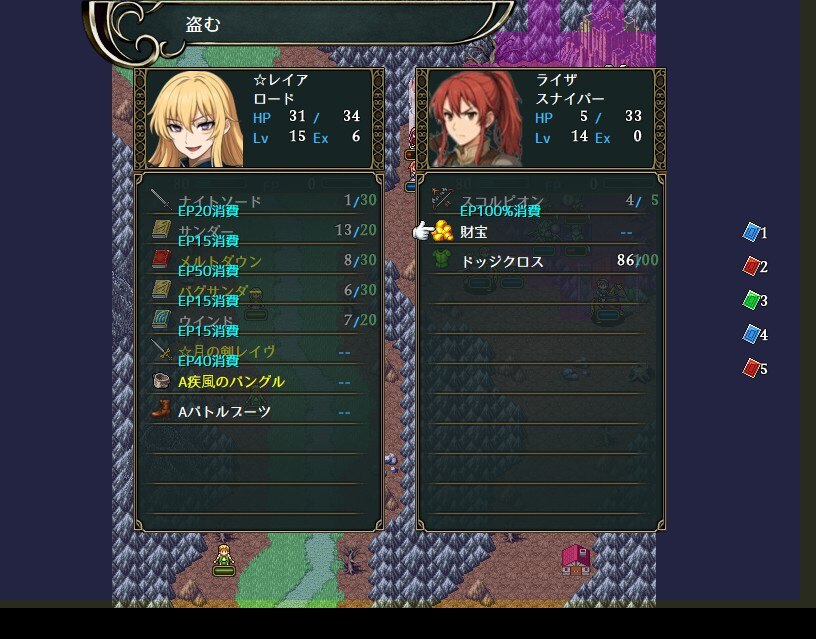816x639 pixels.
Task: Choose the ドッジクロス armor row
Action: [x=501, y=261]
